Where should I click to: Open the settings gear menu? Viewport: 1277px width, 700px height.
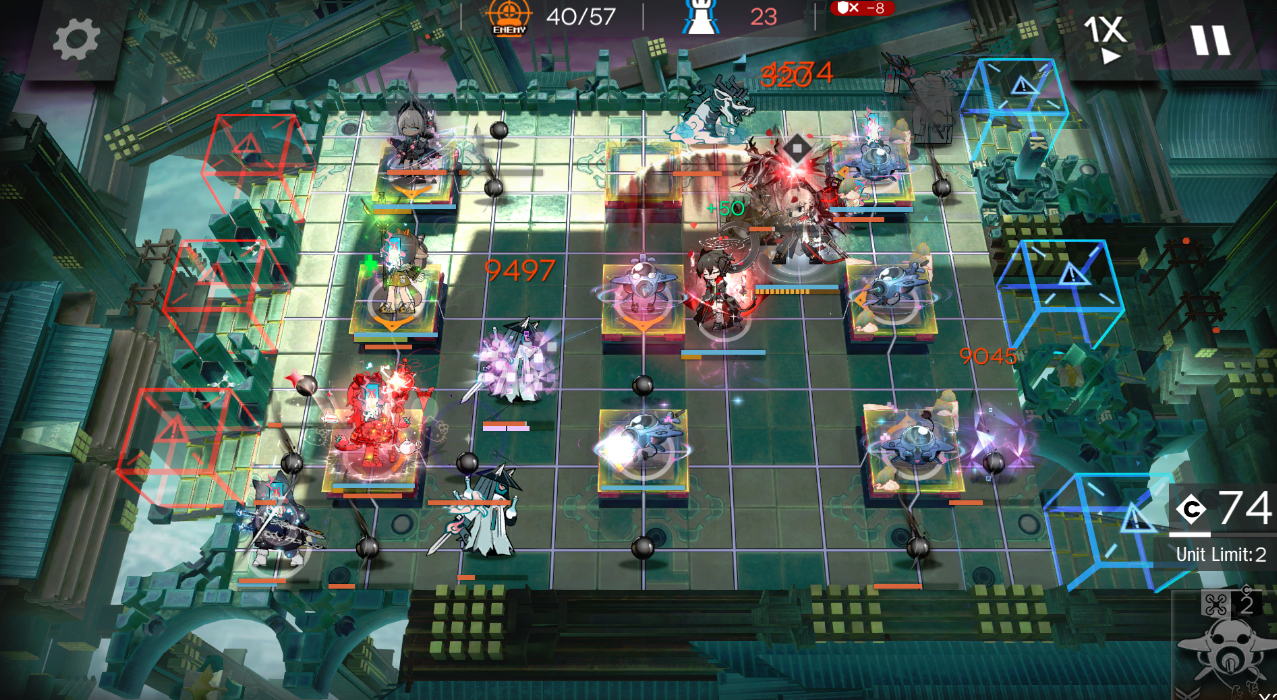pyautogui.click(x=76, y=40)
